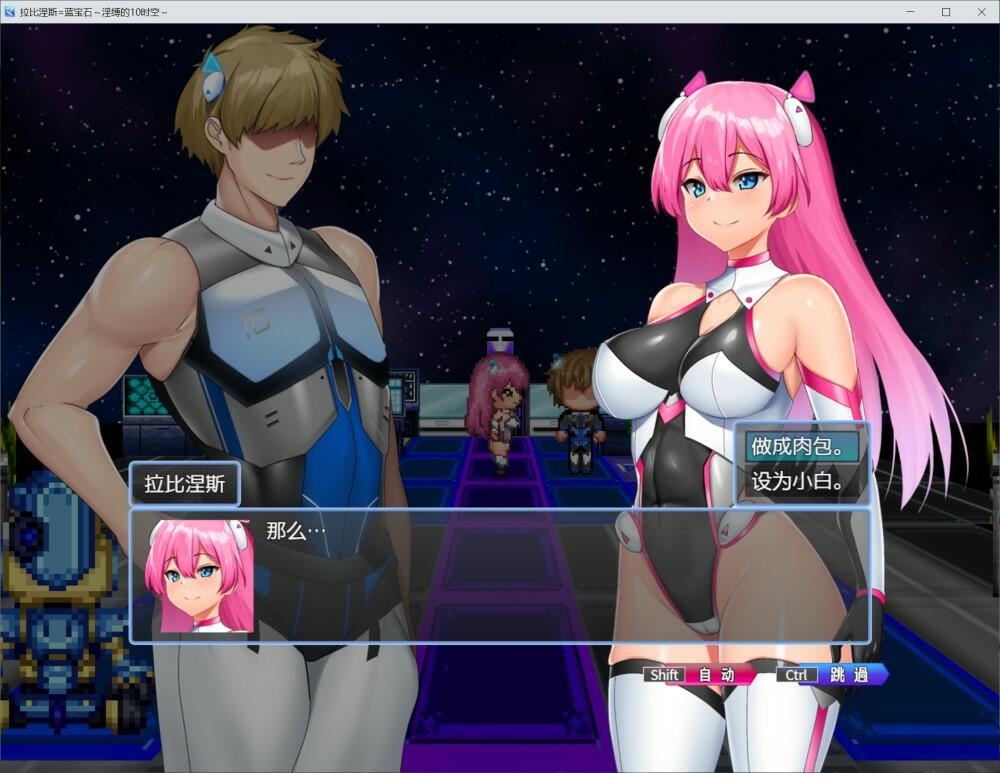
Task: Select the 设为小白 dialogue option
Action: click(x=801, y=482)
